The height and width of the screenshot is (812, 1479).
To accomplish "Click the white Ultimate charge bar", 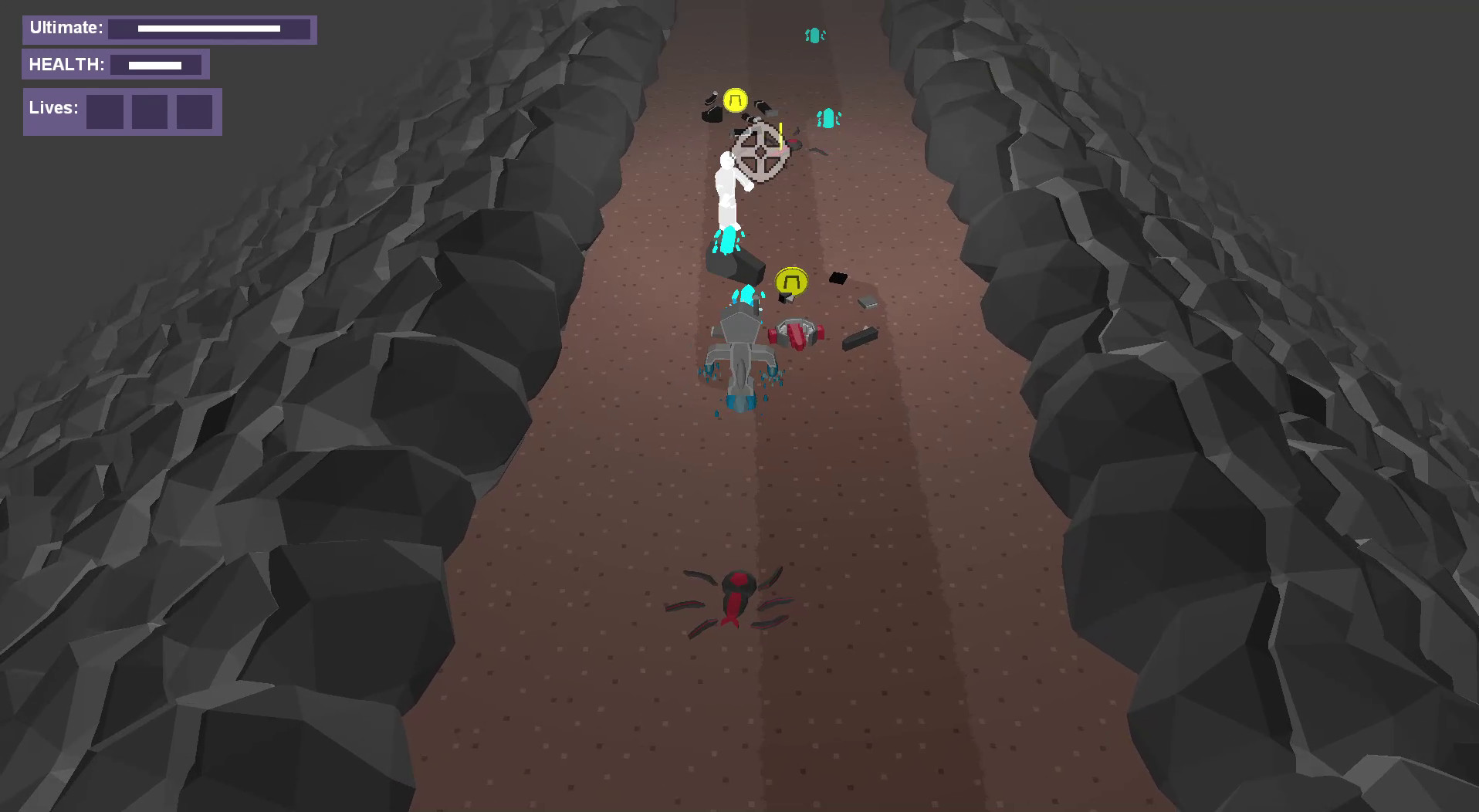I will 210,29.
